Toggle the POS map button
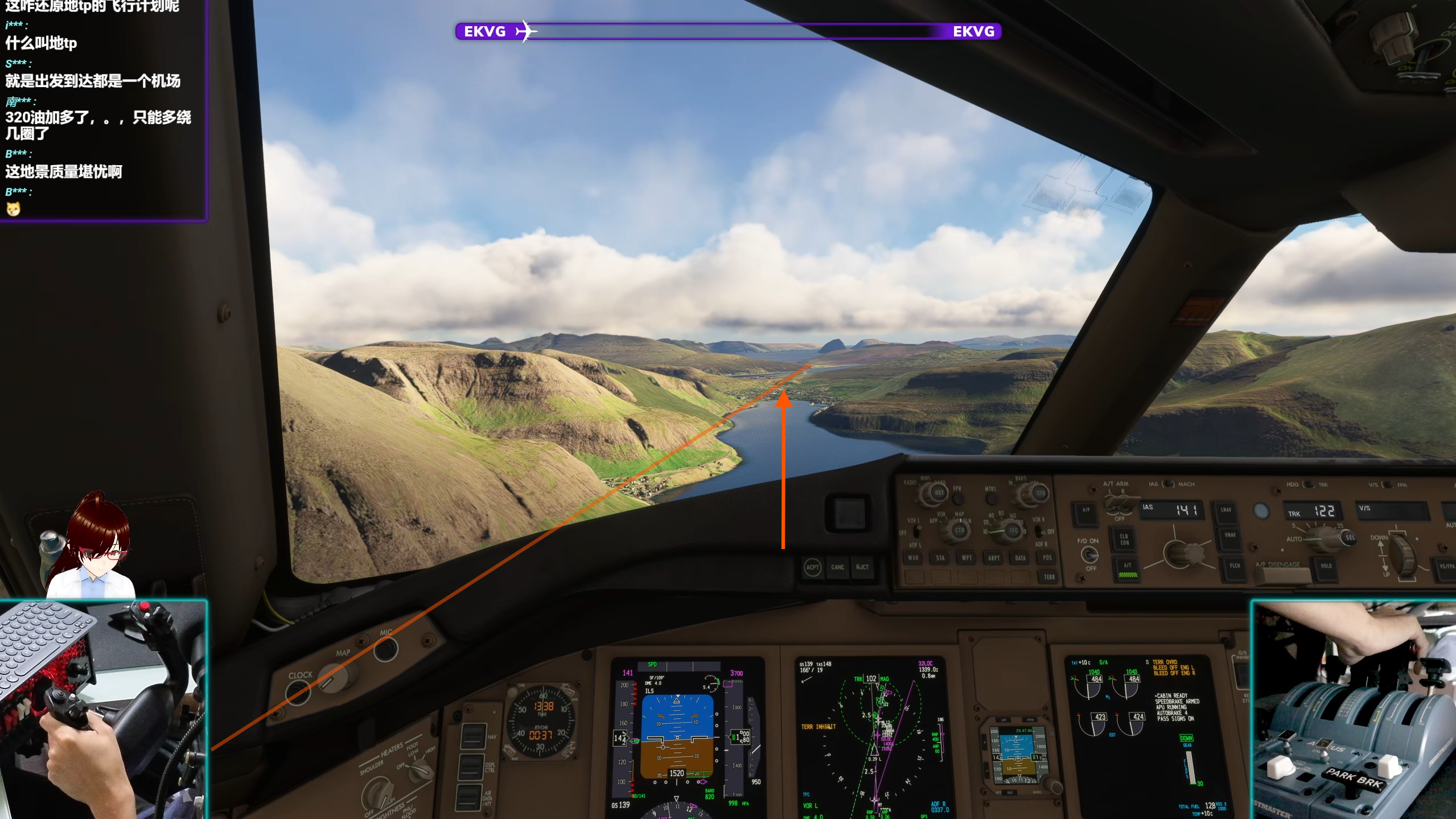Viewport: 1456px width, 819px height. tap(1047, 558)
